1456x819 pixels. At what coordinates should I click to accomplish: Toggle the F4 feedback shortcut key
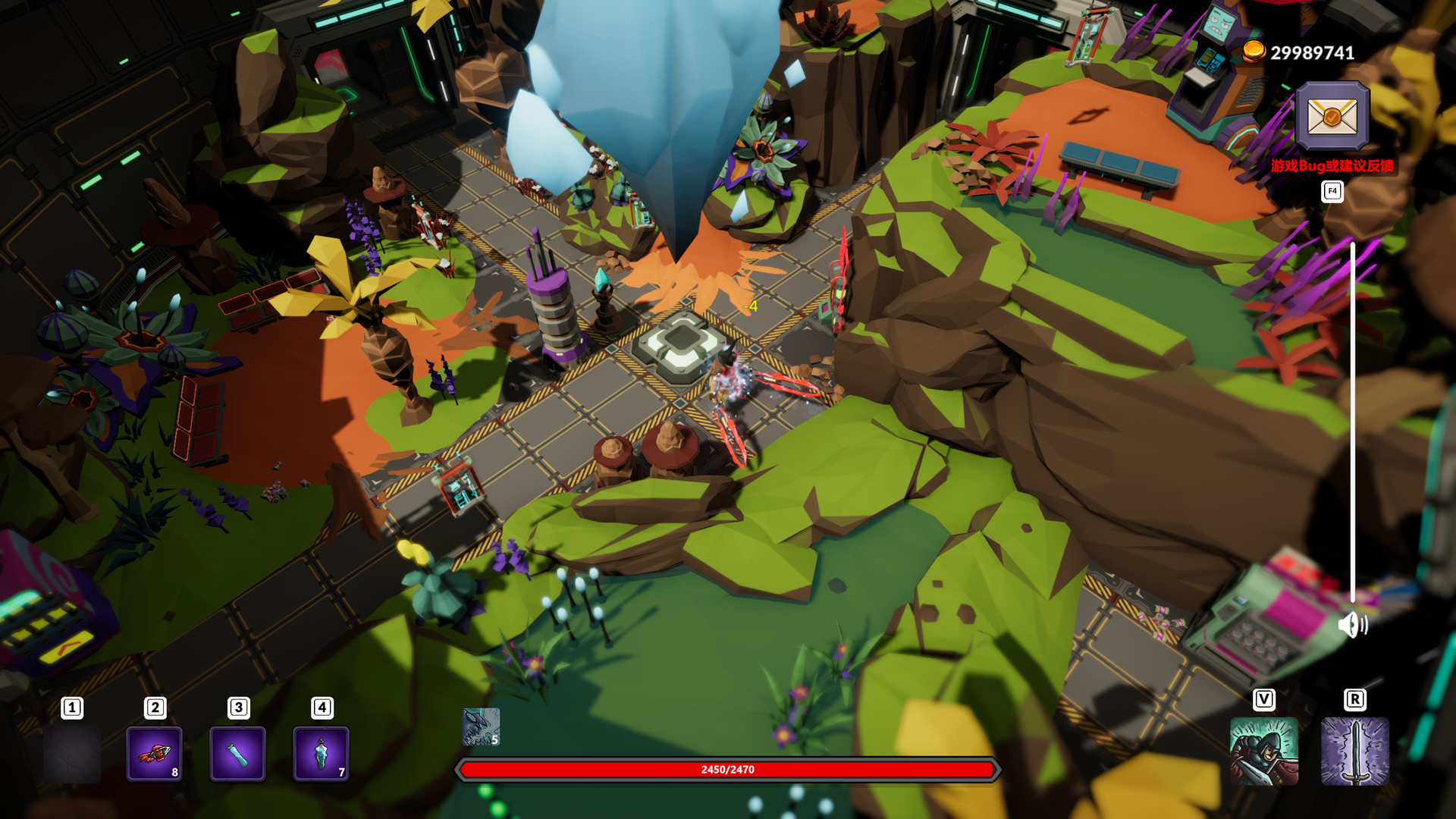click(x=1332, y=192)
